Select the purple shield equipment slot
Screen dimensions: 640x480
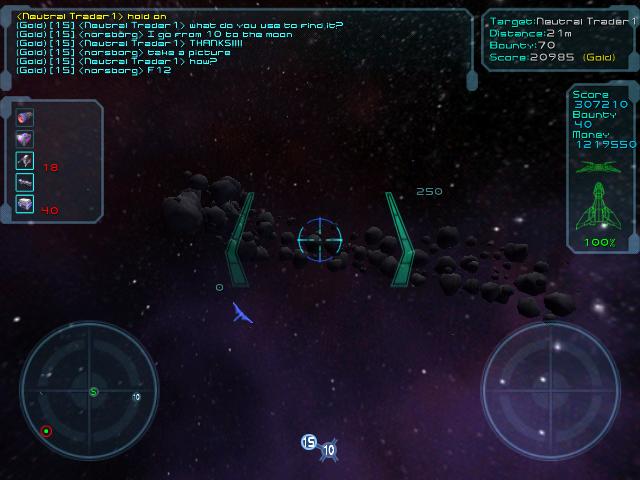(25, 139)
